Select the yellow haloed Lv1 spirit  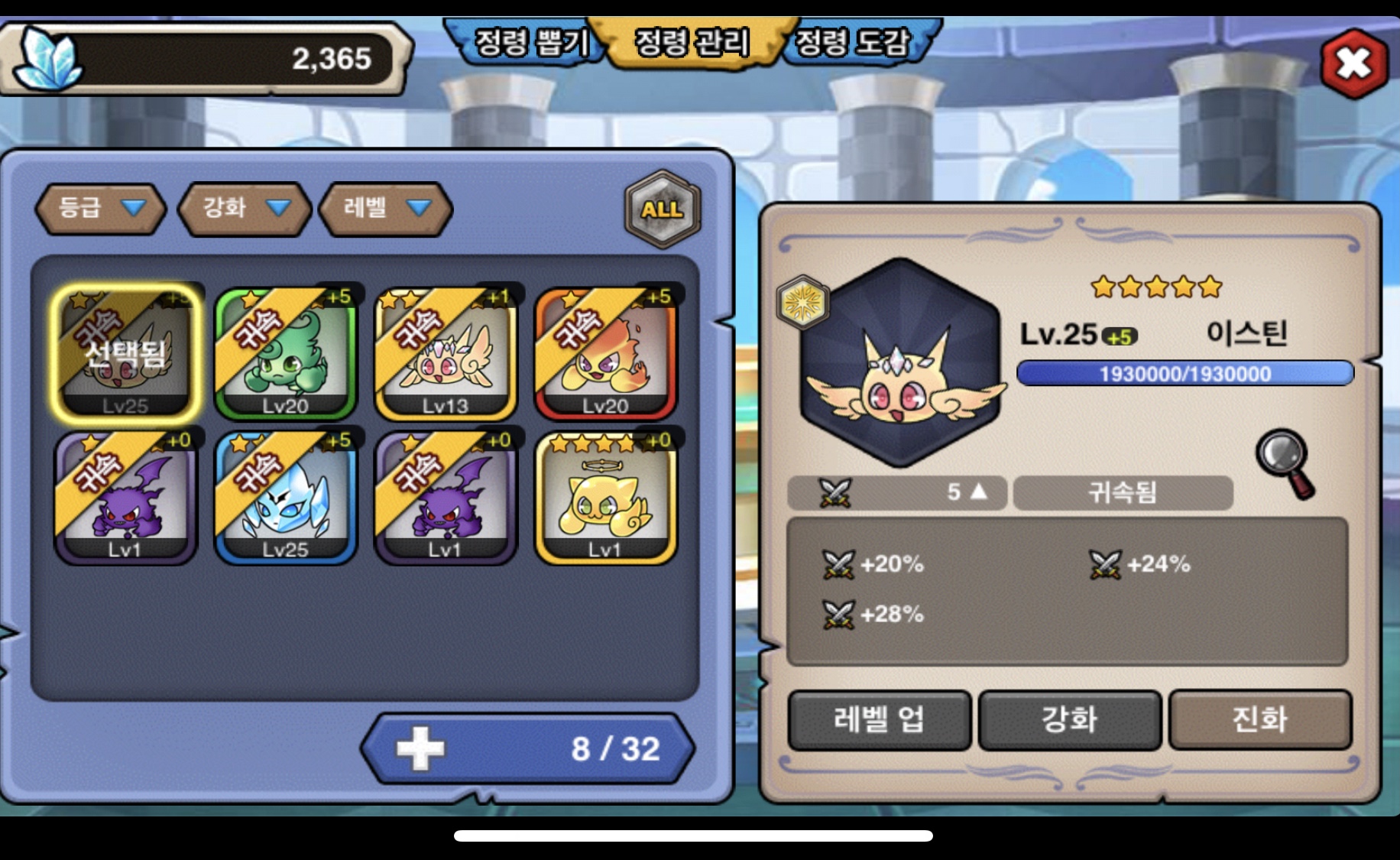[x=605, y=497]
